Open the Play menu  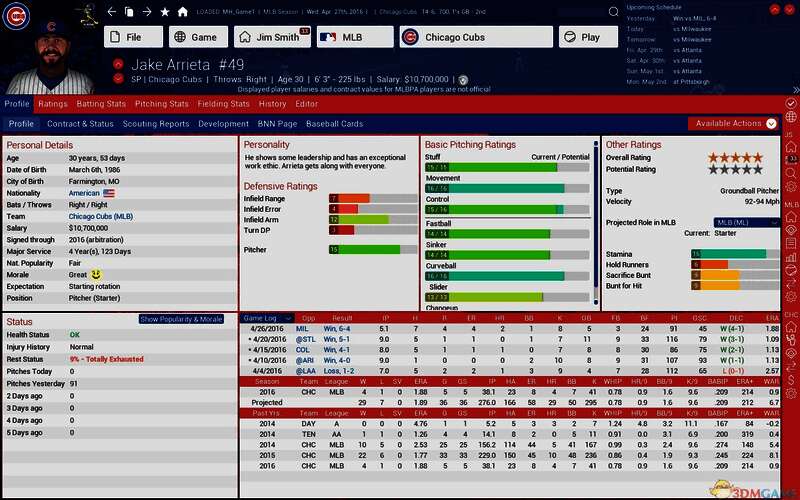pyautogui.click(x=589, y=37)
